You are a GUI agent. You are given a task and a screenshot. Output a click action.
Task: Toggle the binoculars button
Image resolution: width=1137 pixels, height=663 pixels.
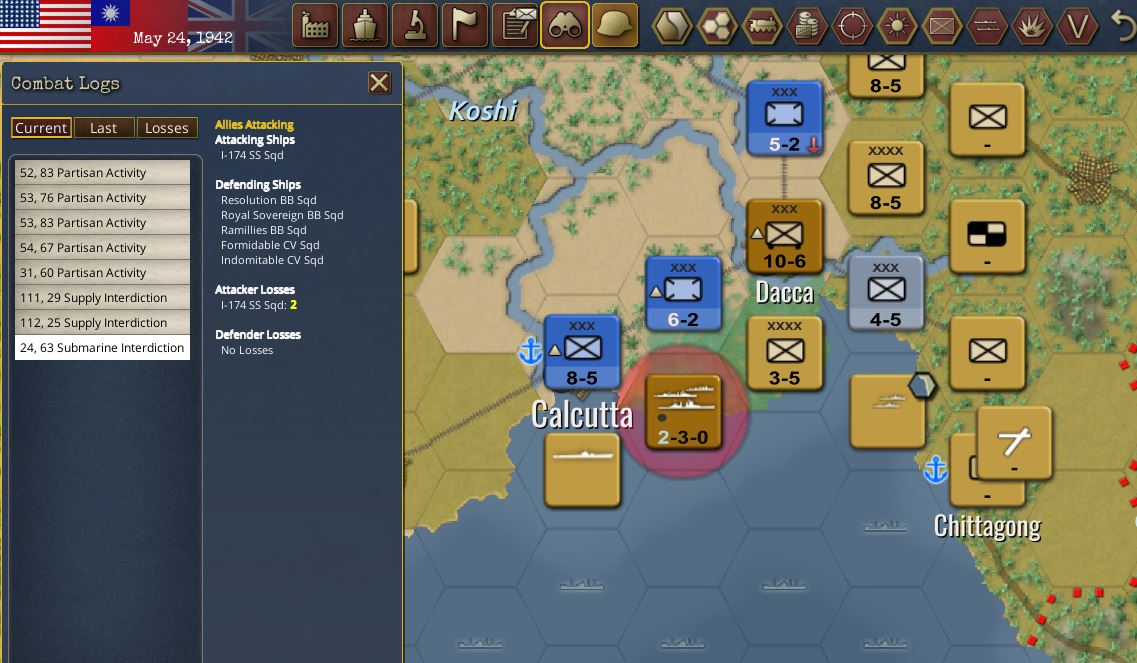[x=565, y=26]
